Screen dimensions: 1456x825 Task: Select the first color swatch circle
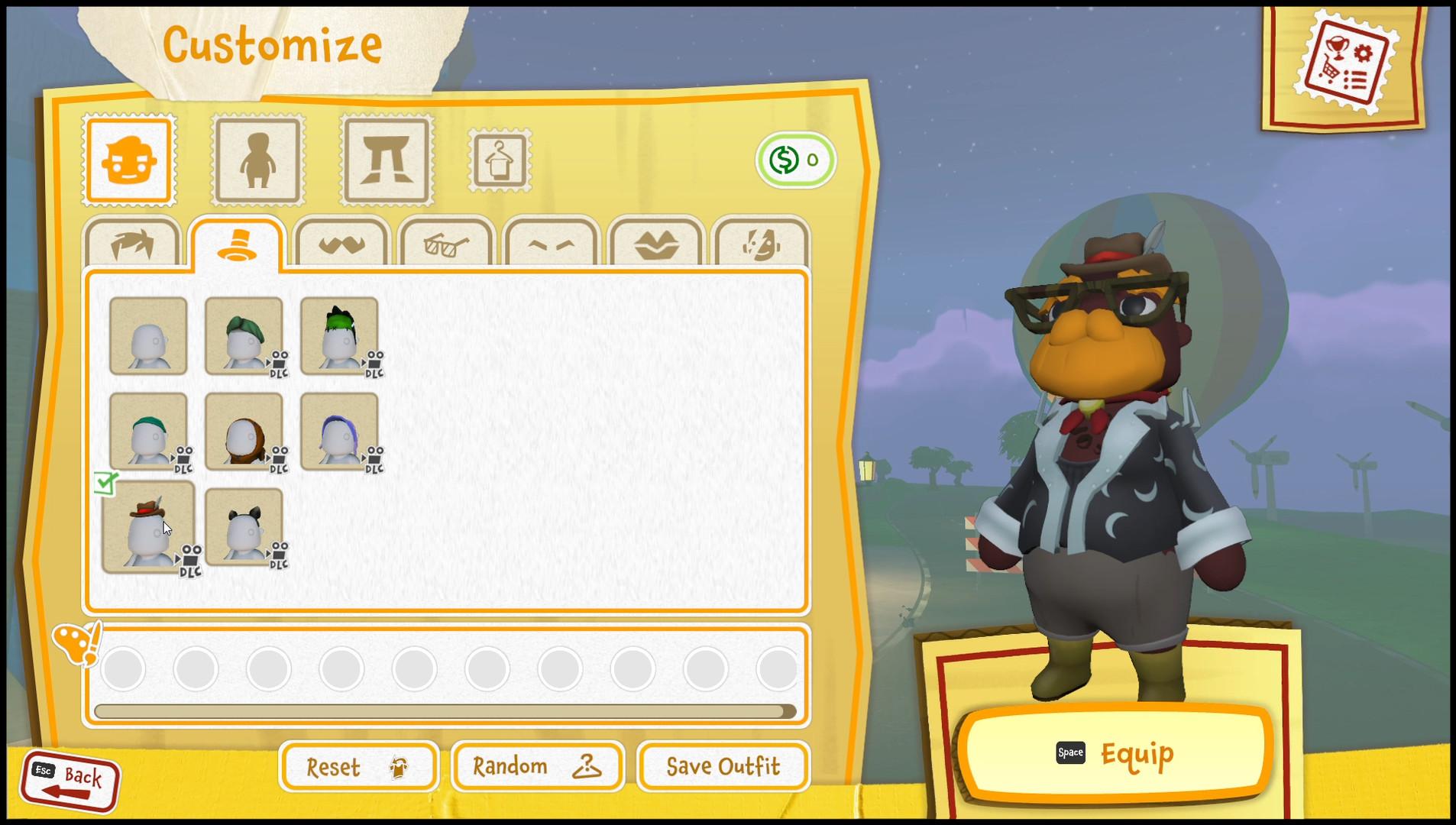122,668
